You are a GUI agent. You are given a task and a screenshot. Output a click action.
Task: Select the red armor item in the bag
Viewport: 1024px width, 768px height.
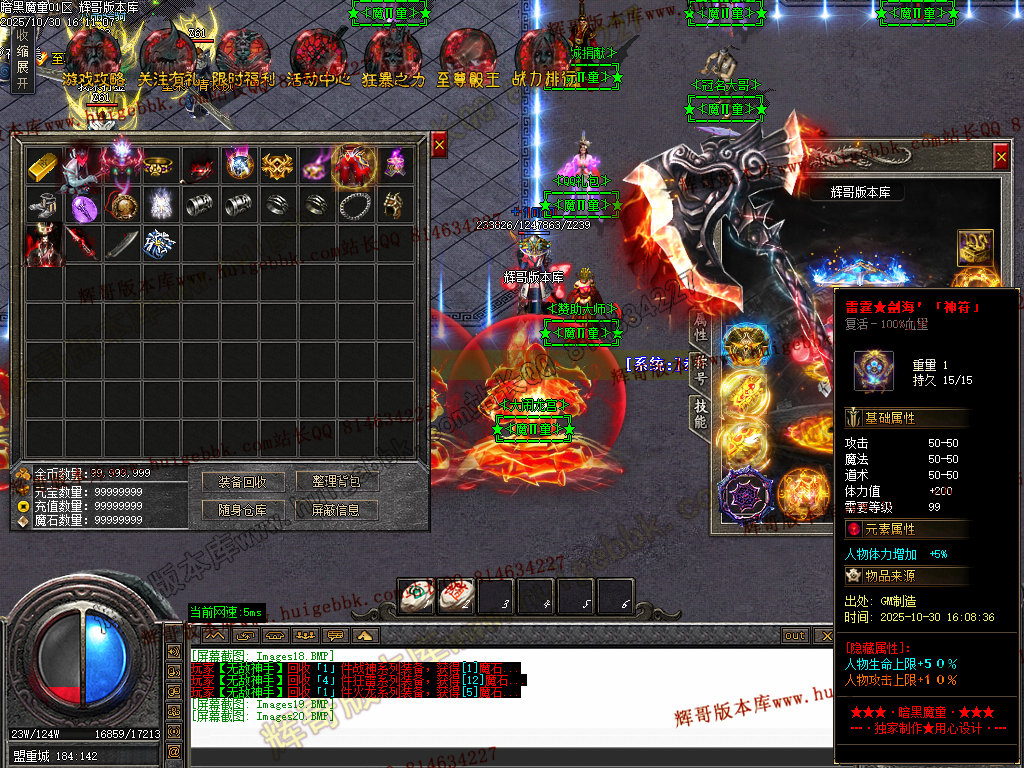[x=355, y=166]
